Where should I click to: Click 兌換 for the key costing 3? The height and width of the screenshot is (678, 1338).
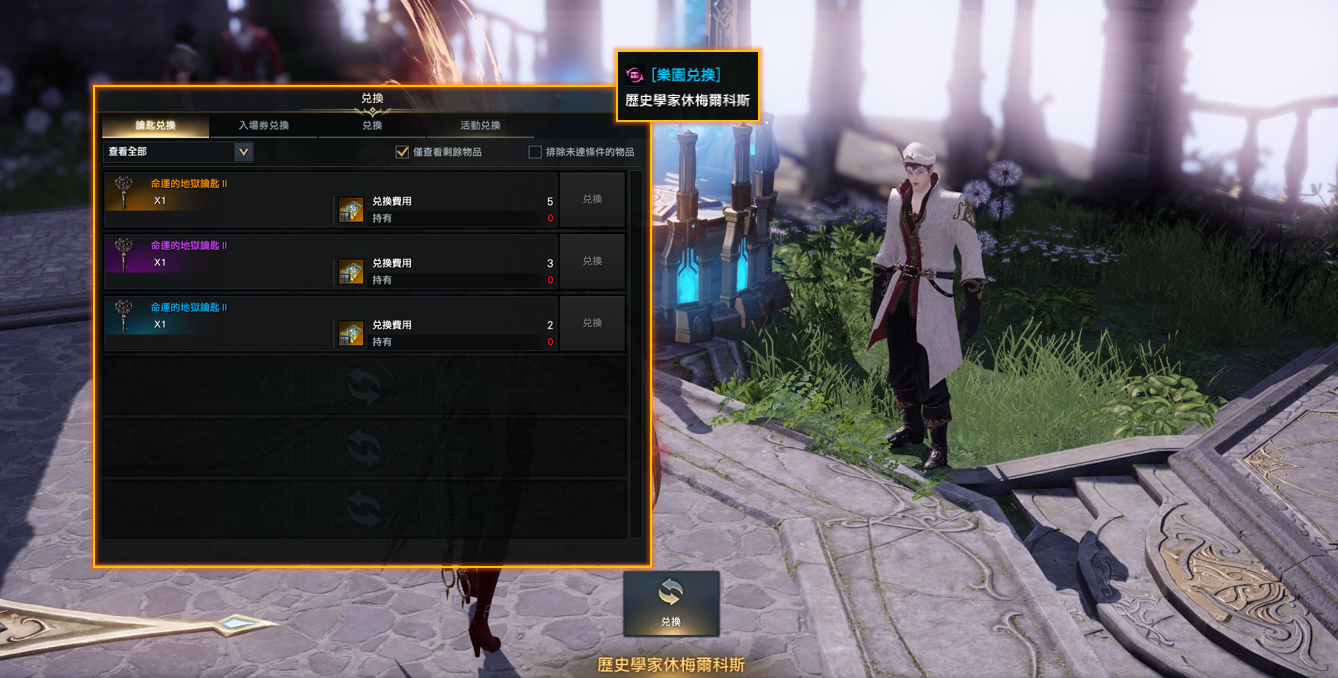[592, 261]
